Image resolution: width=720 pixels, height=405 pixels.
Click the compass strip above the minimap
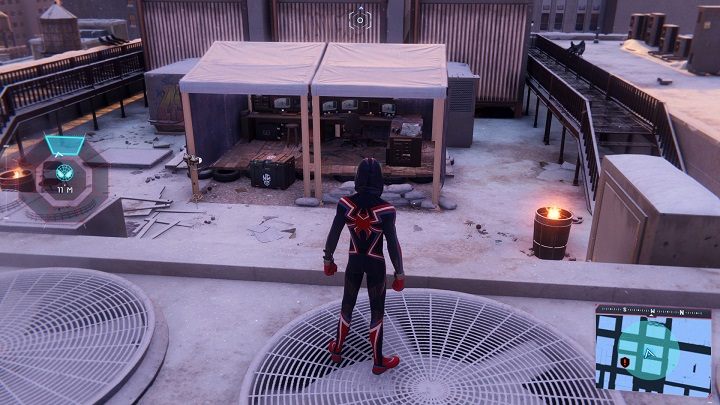[x=653, y=311]
